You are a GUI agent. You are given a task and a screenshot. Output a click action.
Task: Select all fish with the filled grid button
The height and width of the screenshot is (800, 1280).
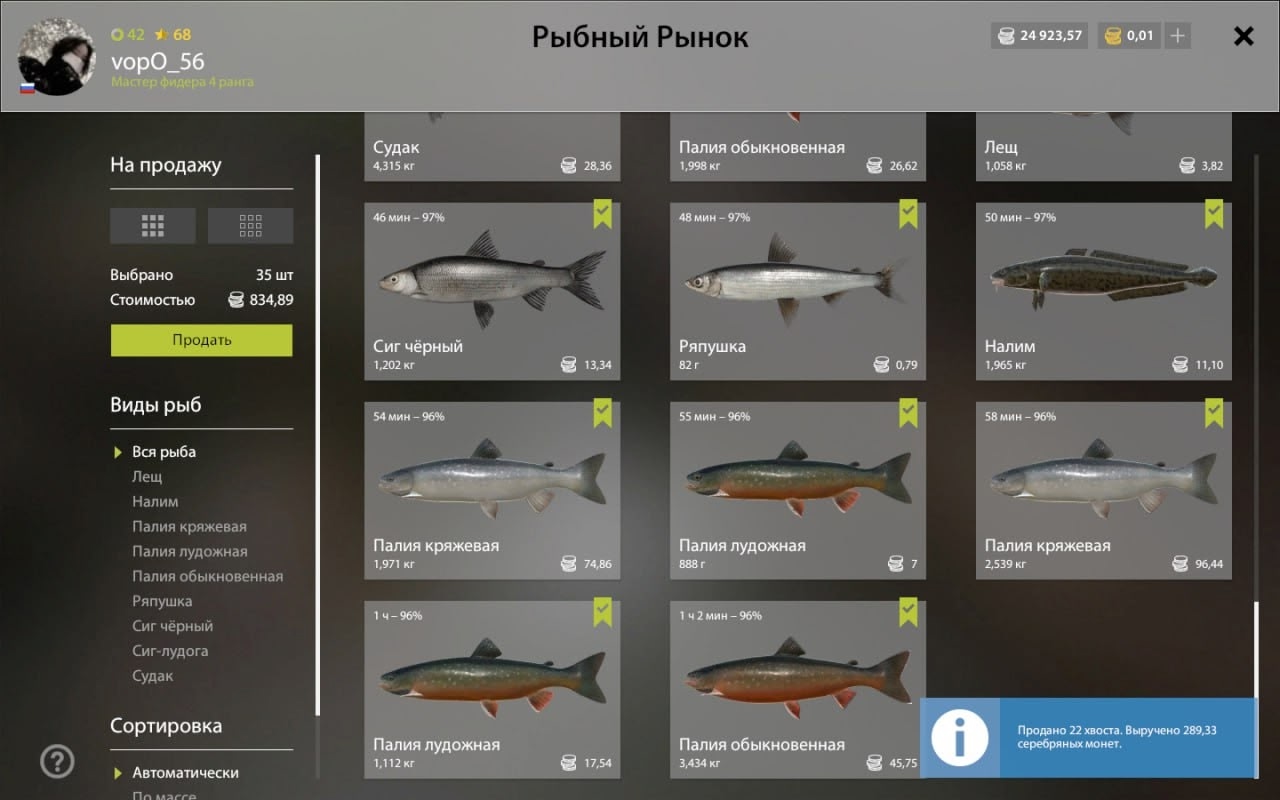click(152, 226)
